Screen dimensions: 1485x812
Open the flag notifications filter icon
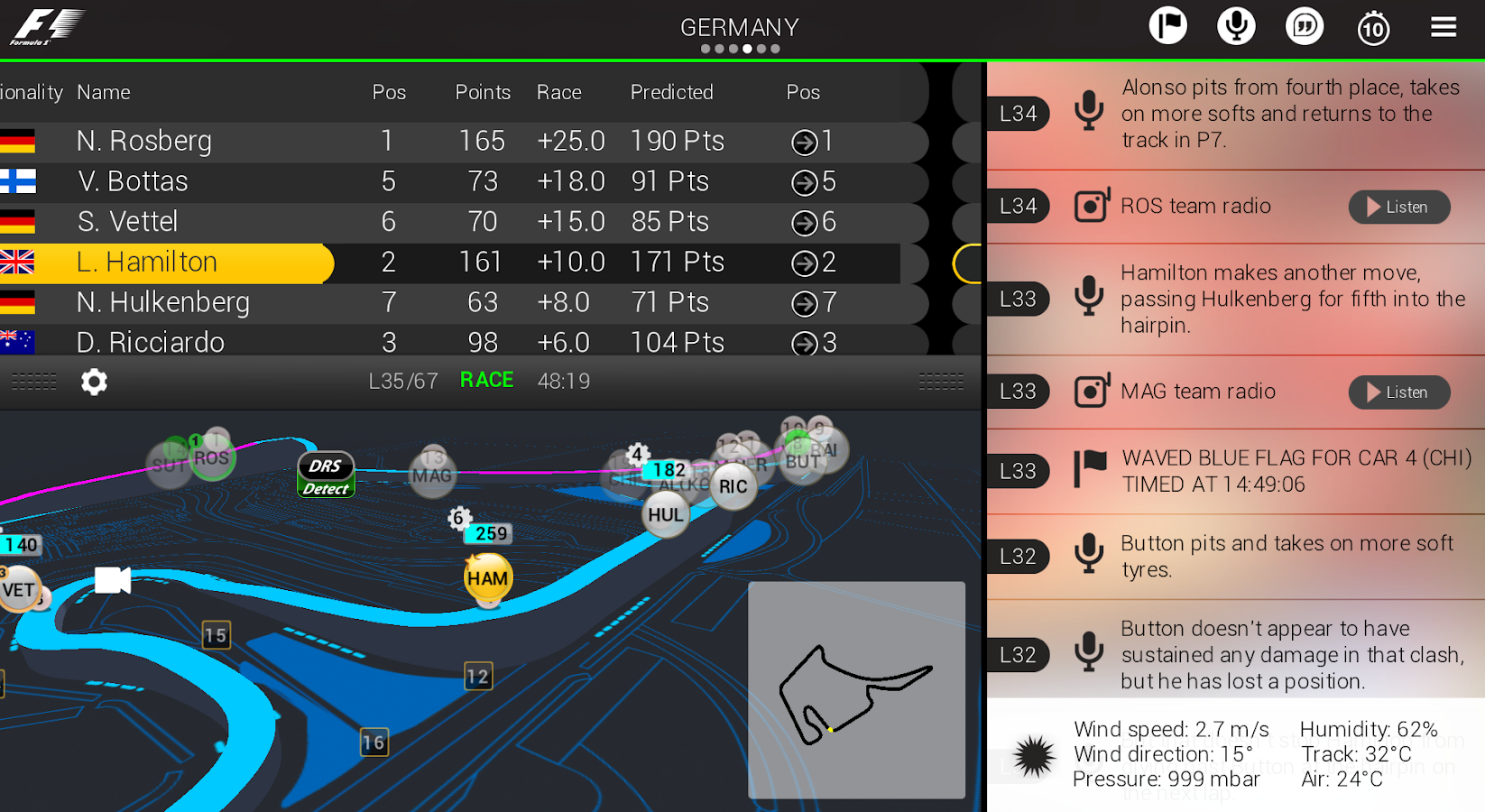pyautogui.click(x=1168, y=26)
